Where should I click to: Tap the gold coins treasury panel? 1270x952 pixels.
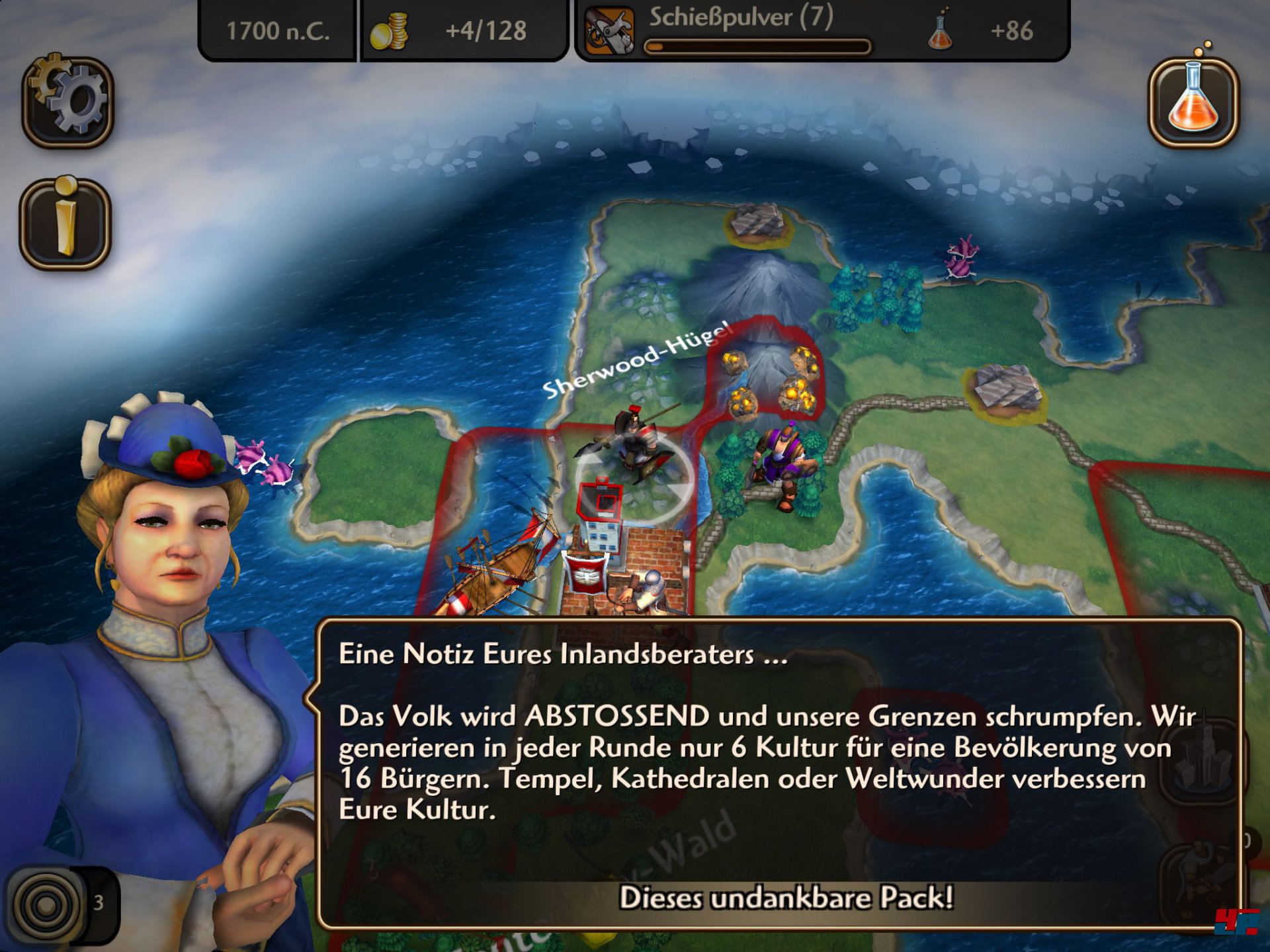(x=462, y=30)
